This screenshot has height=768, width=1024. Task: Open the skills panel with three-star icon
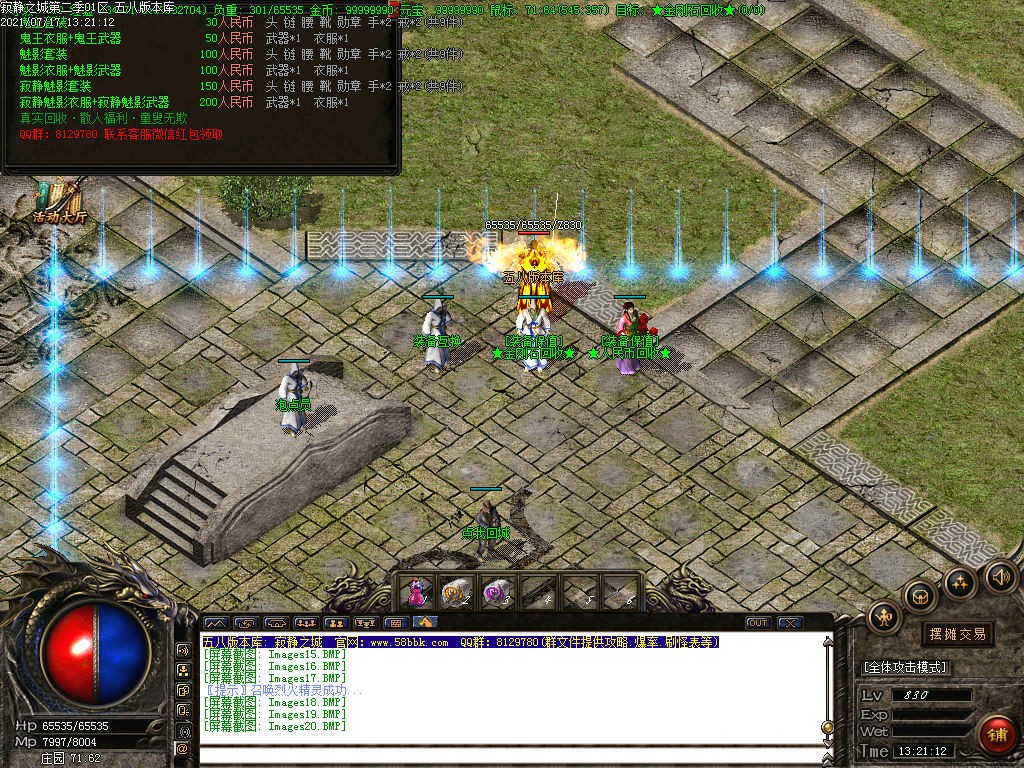960,582
